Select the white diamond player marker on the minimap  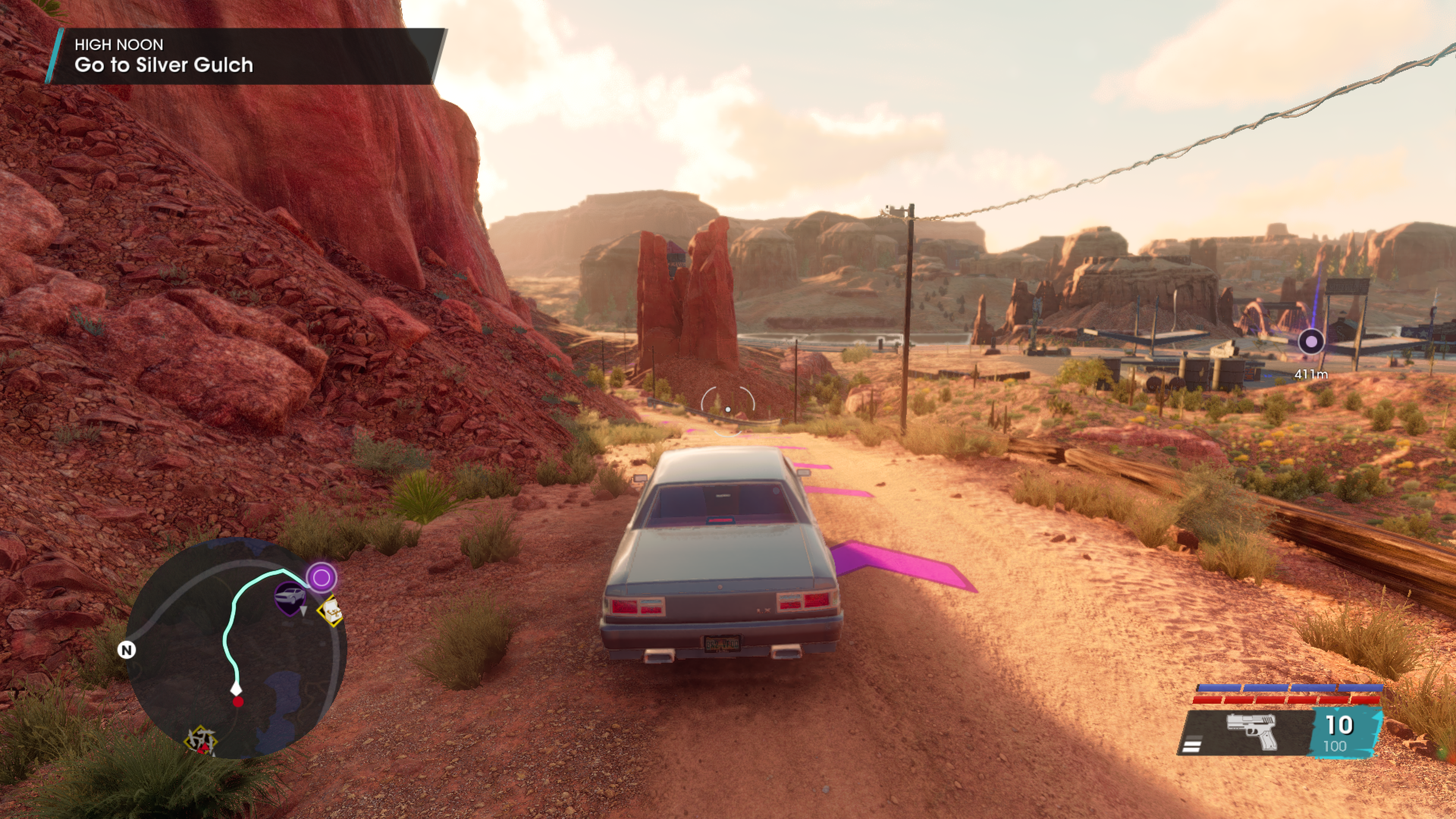pos(236,689)
